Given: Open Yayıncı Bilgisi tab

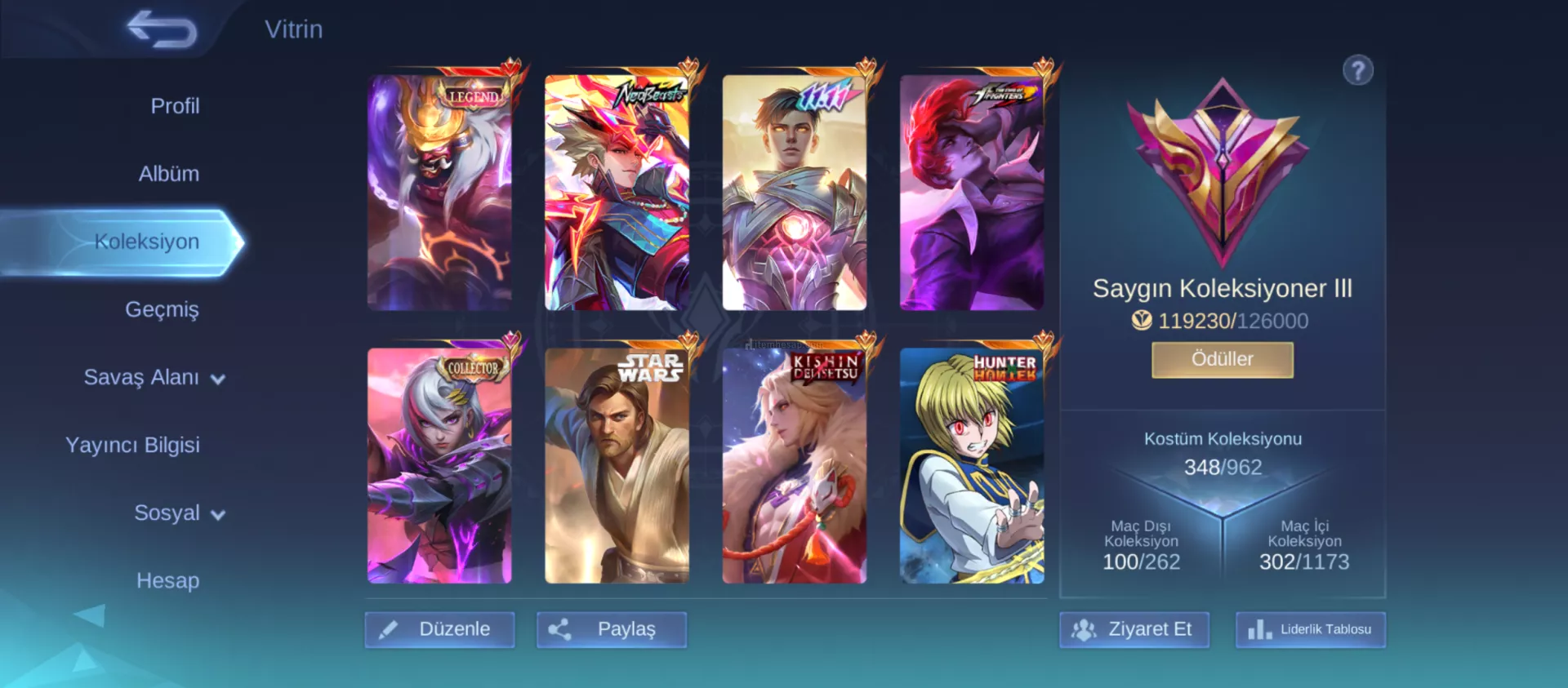Looking at the screenshot, I should coord(132,445).
